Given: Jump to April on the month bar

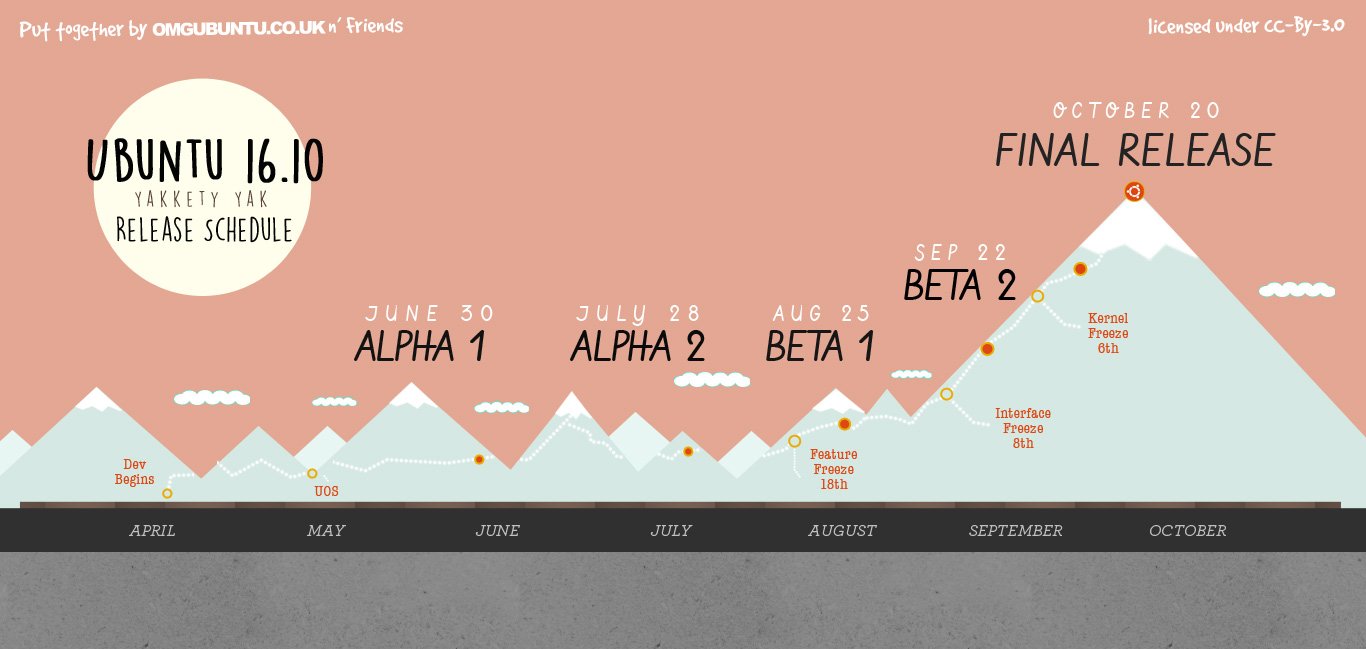Looking at the screenshot, I should (152, 531).
